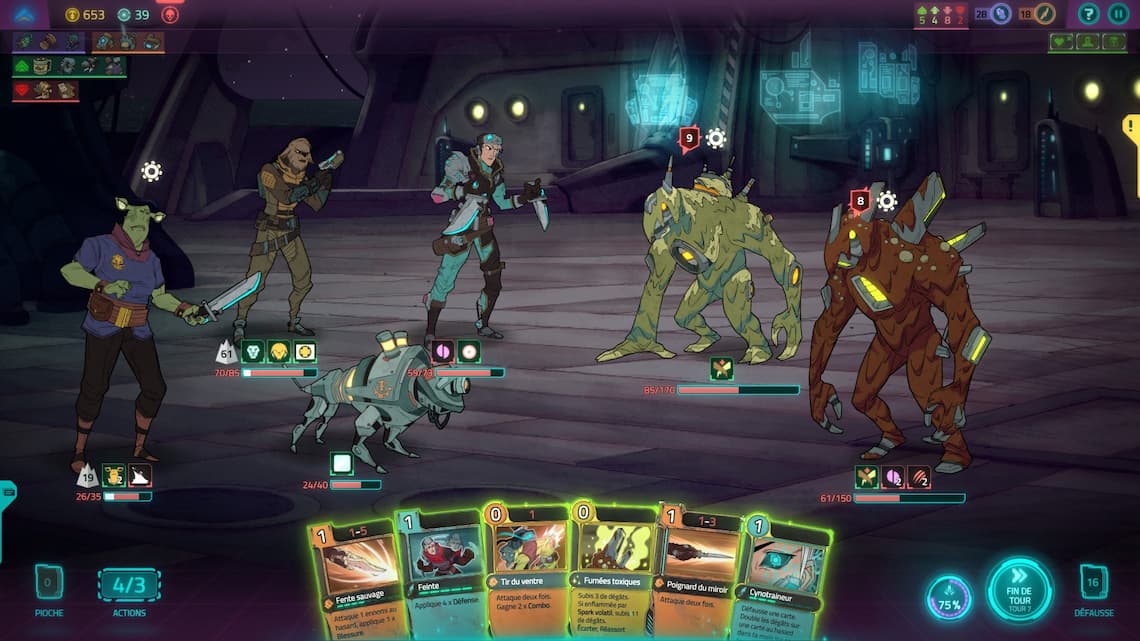Screen dimensions: 1140x641
Task: Open the help question mark button
Action: [x=1088, y=14]
